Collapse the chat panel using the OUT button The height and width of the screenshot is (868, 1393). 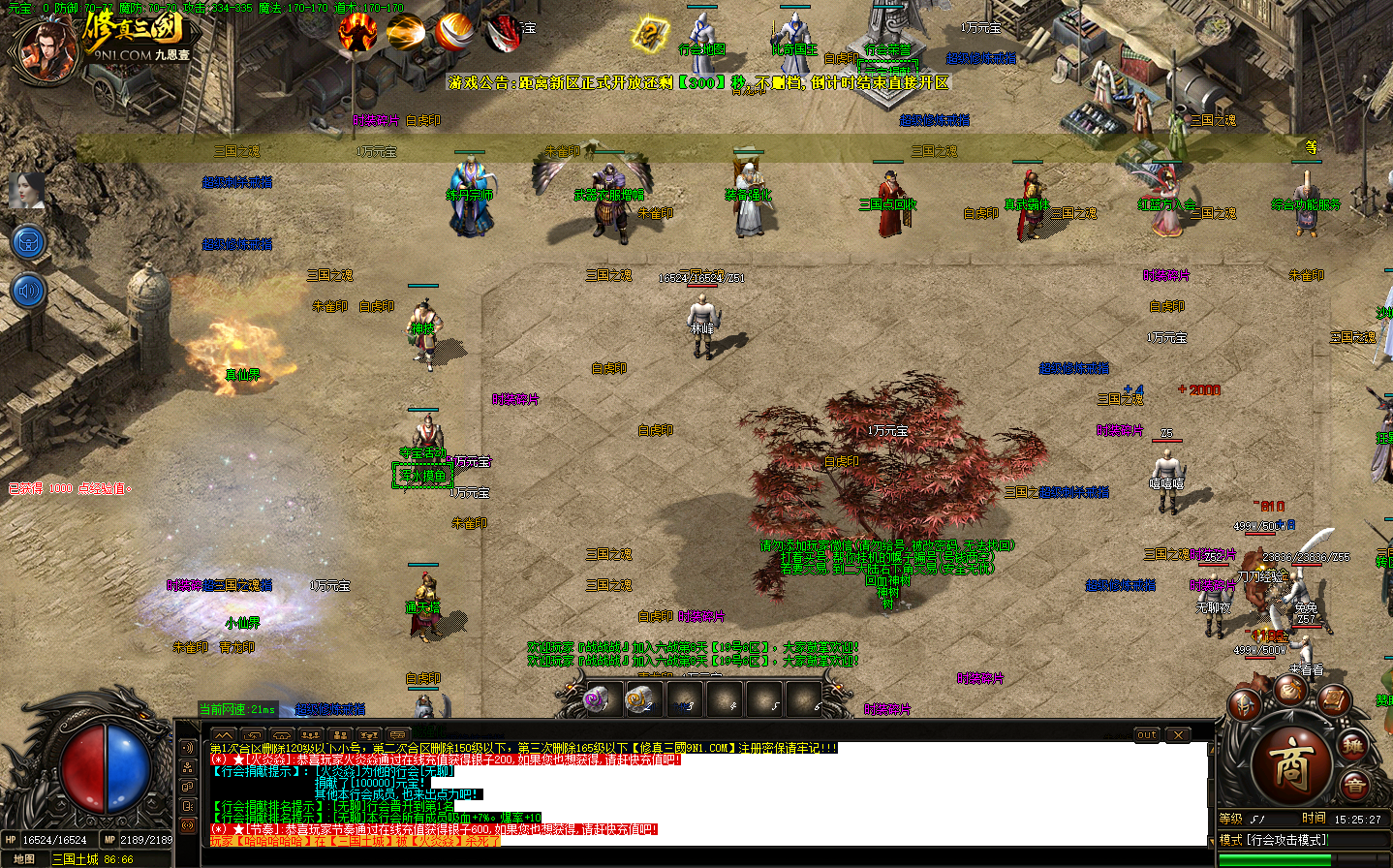1146,734
